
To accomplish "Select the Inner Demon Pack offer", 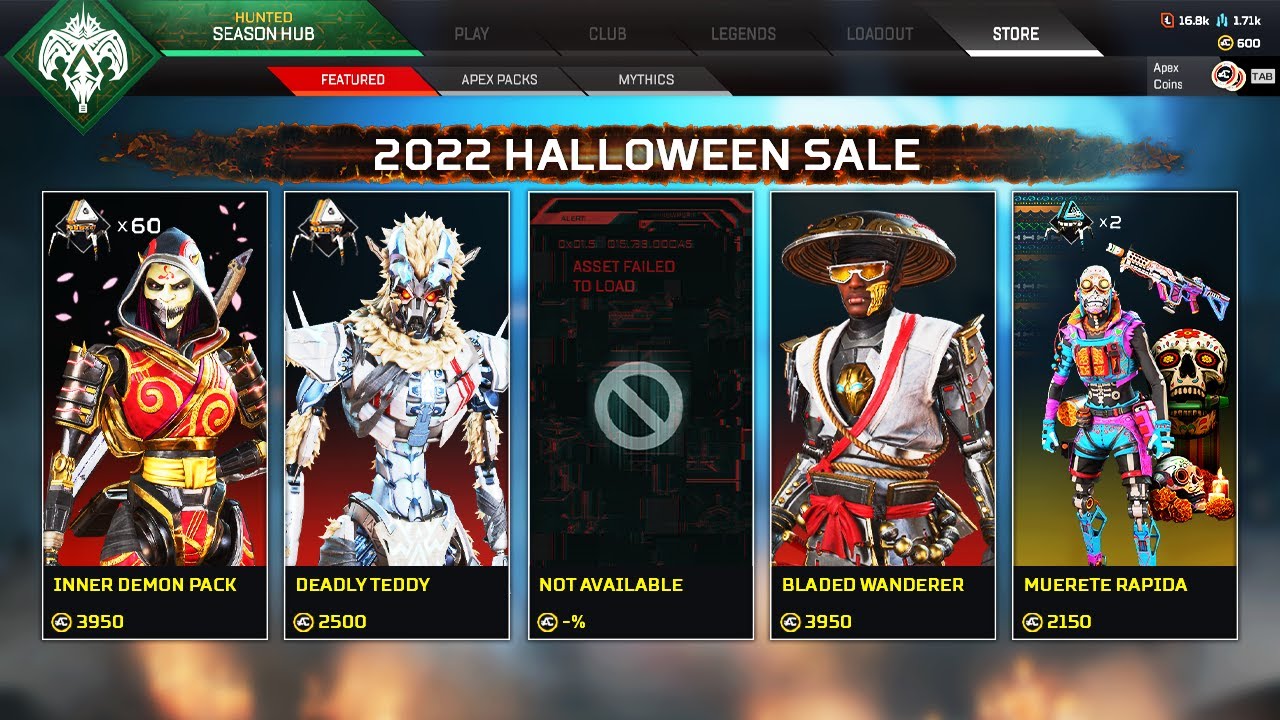I will coord(155,415).
